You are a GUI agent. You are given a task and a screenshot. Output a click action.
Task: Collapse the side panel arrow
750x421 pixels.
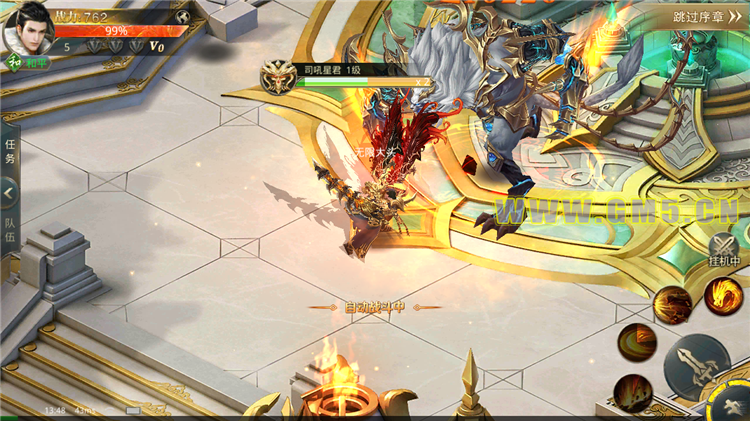9,191
